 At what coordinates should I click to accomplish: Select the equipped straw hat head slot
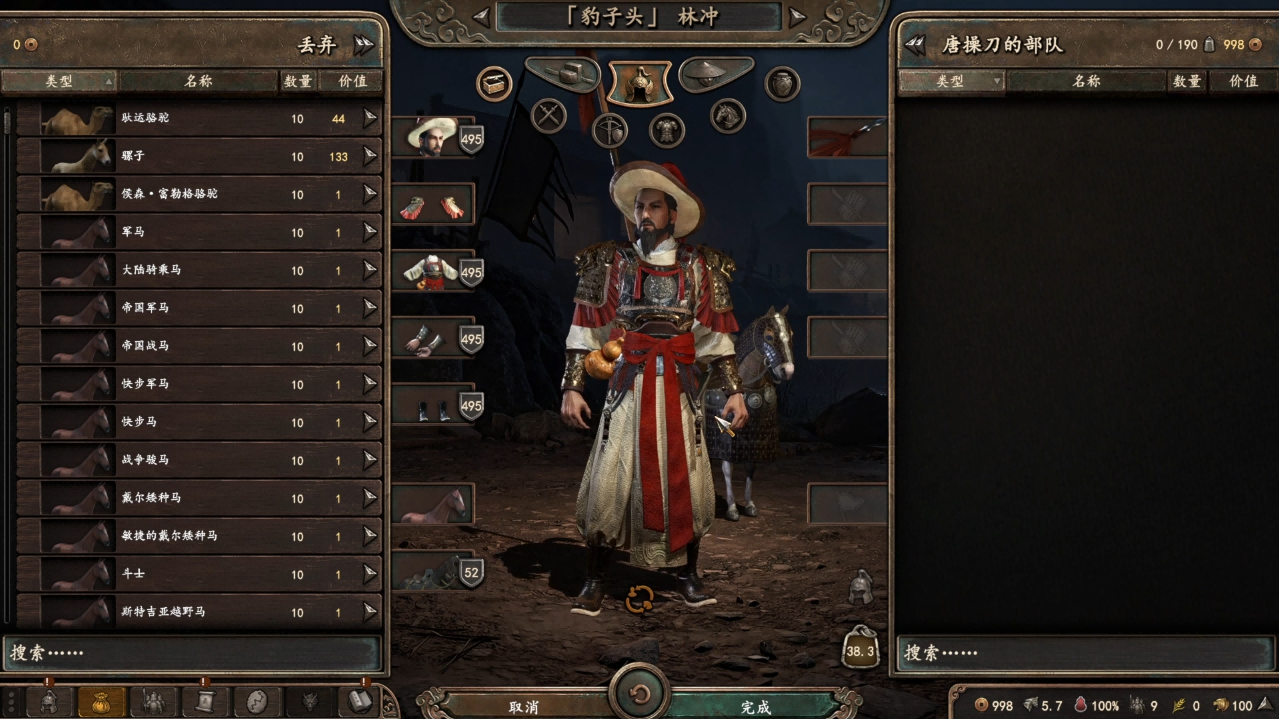pos(433,137)
